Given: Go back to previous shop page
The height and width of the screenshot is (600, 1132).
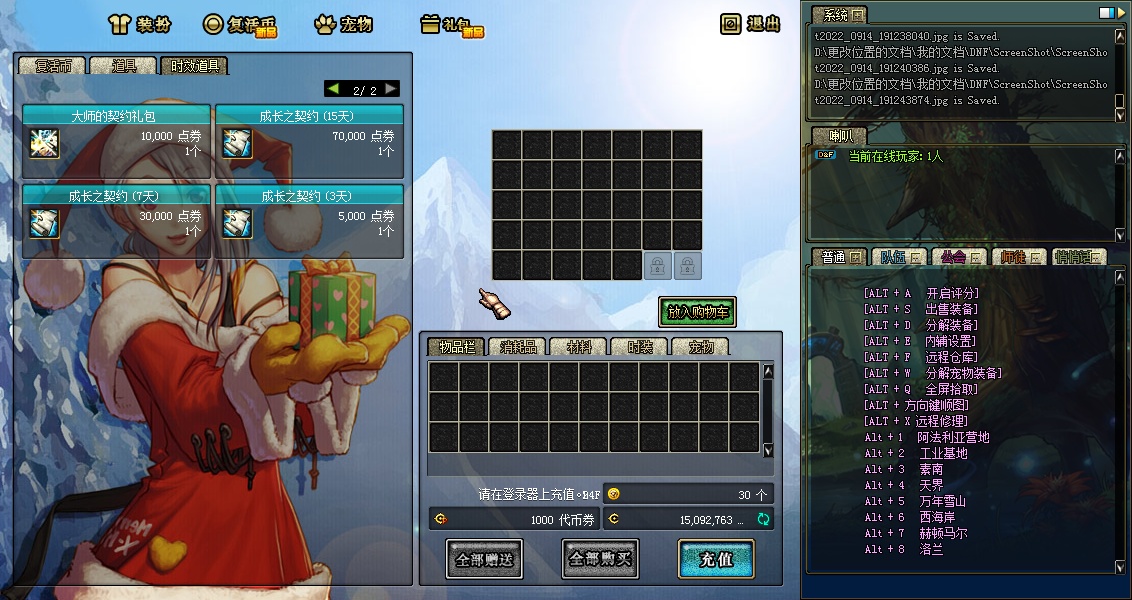Looking at the screenshot, I should [x=333, y=89].
